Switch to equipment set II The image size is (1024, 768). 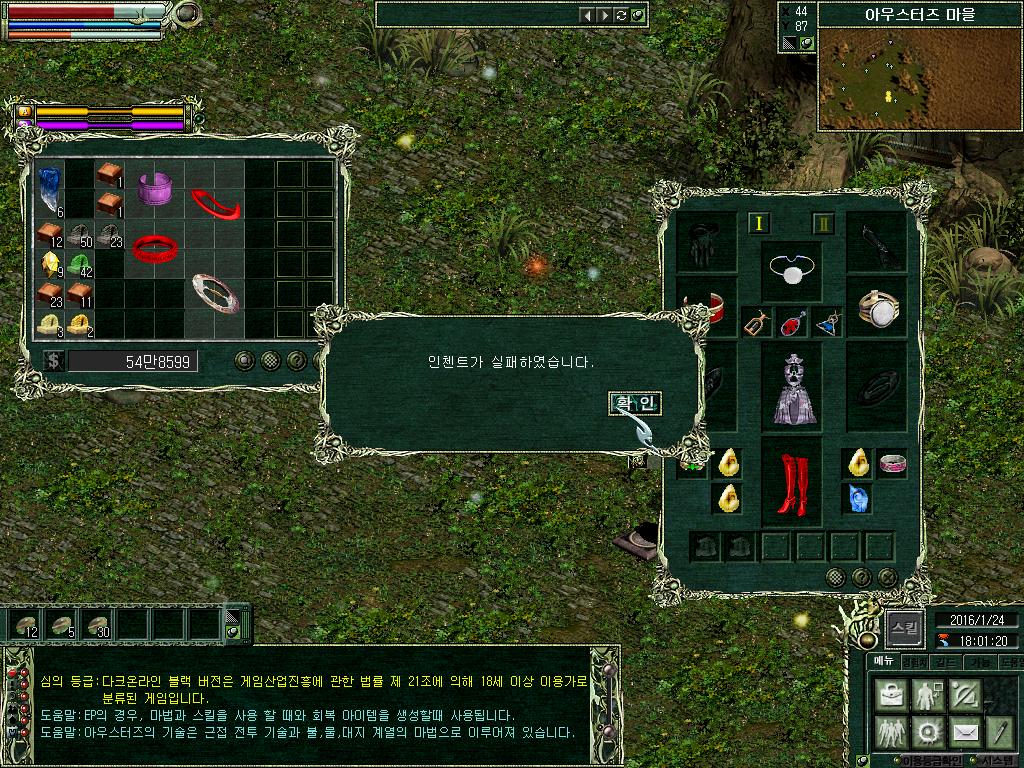(823, 224)
